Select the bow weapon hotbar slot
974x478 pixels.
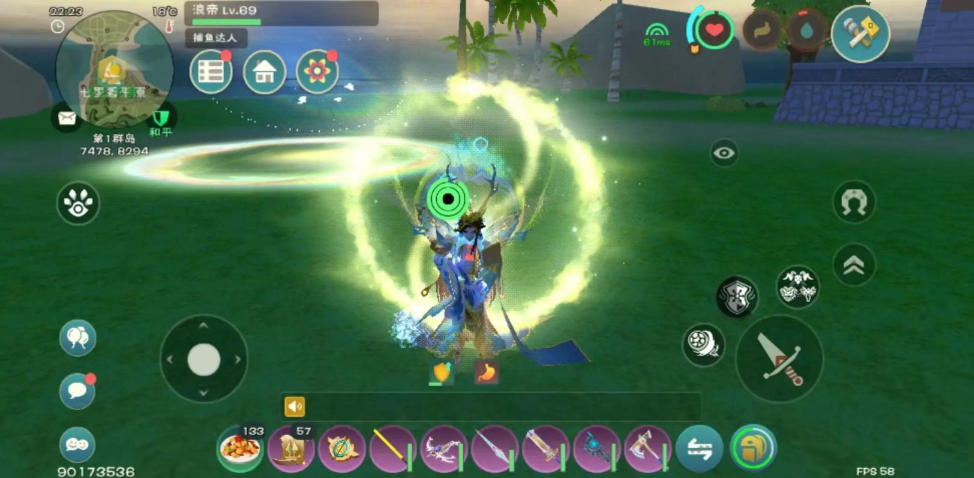[444, 449]
